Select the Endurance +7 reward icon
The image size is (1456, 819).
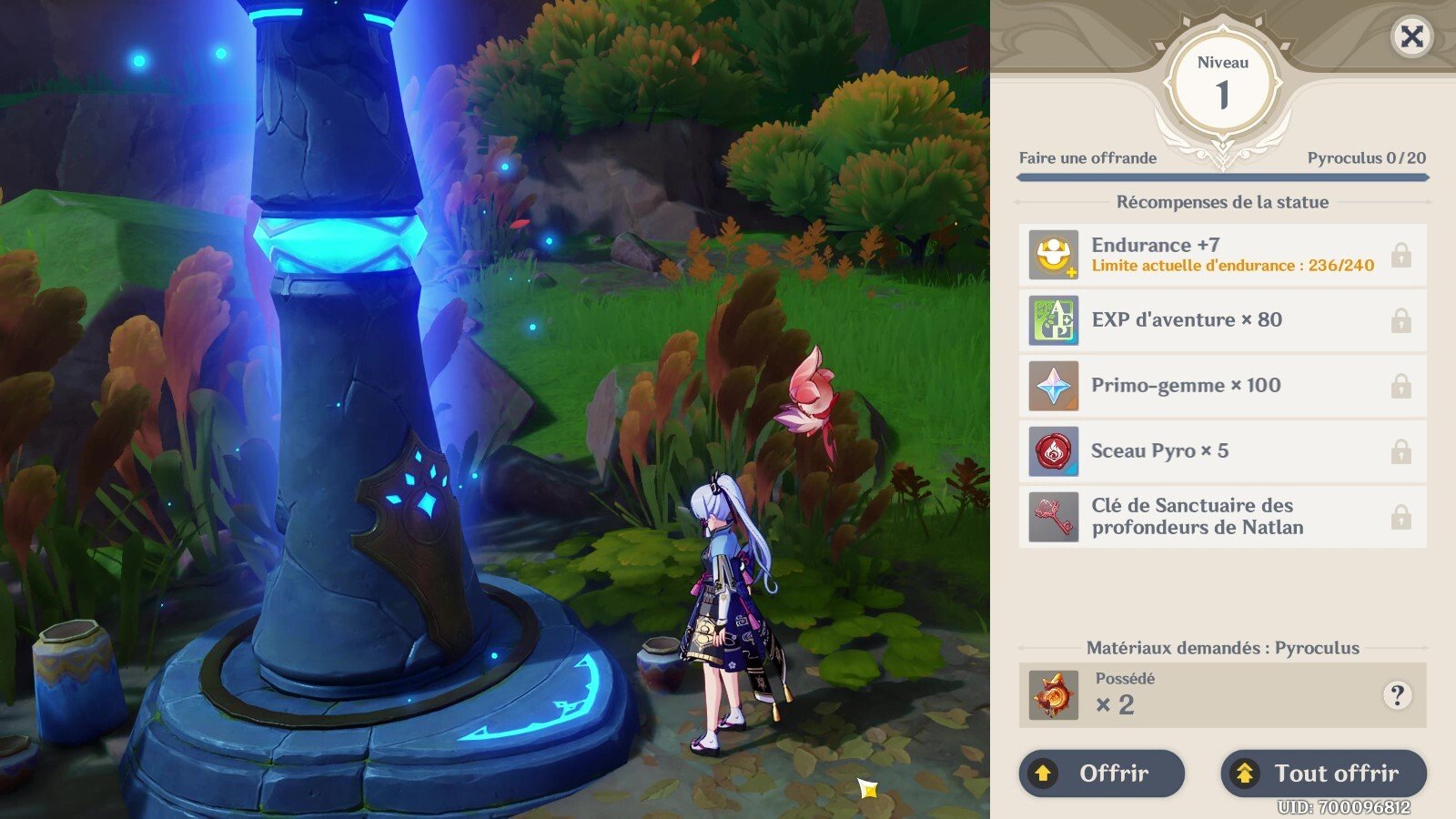click(x=1053, y=254)
